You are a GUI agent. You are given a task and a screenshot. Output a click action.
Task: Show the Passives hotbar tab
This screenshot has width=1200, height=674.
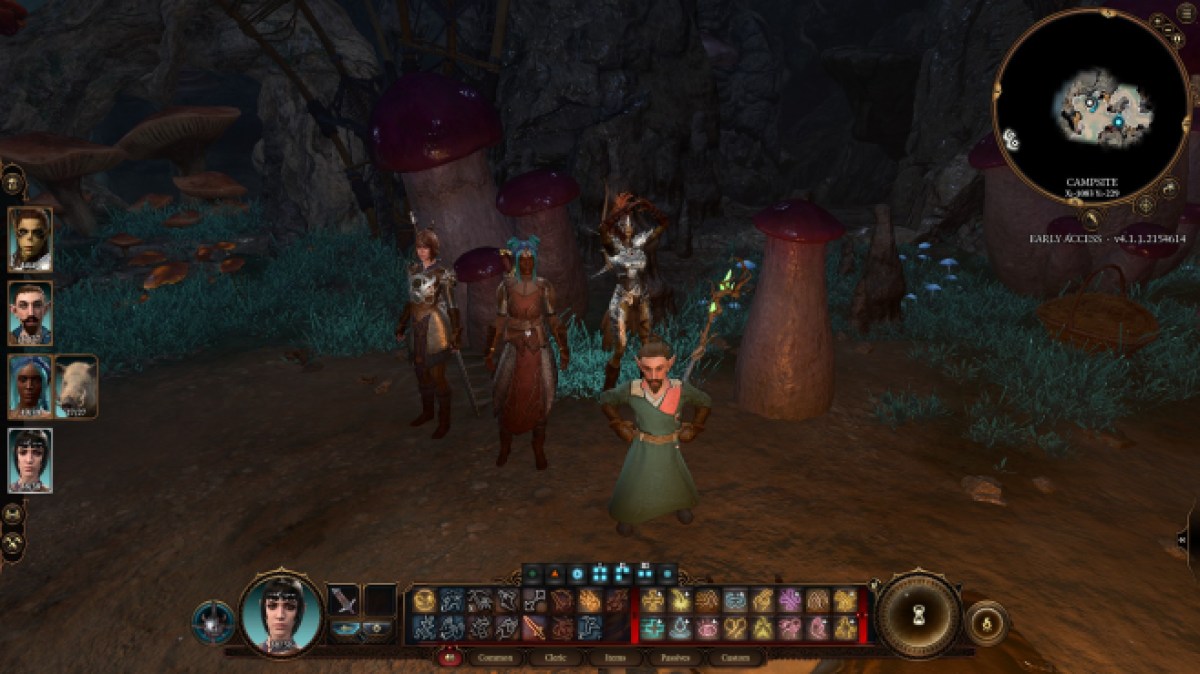click(x=669, y=658)
